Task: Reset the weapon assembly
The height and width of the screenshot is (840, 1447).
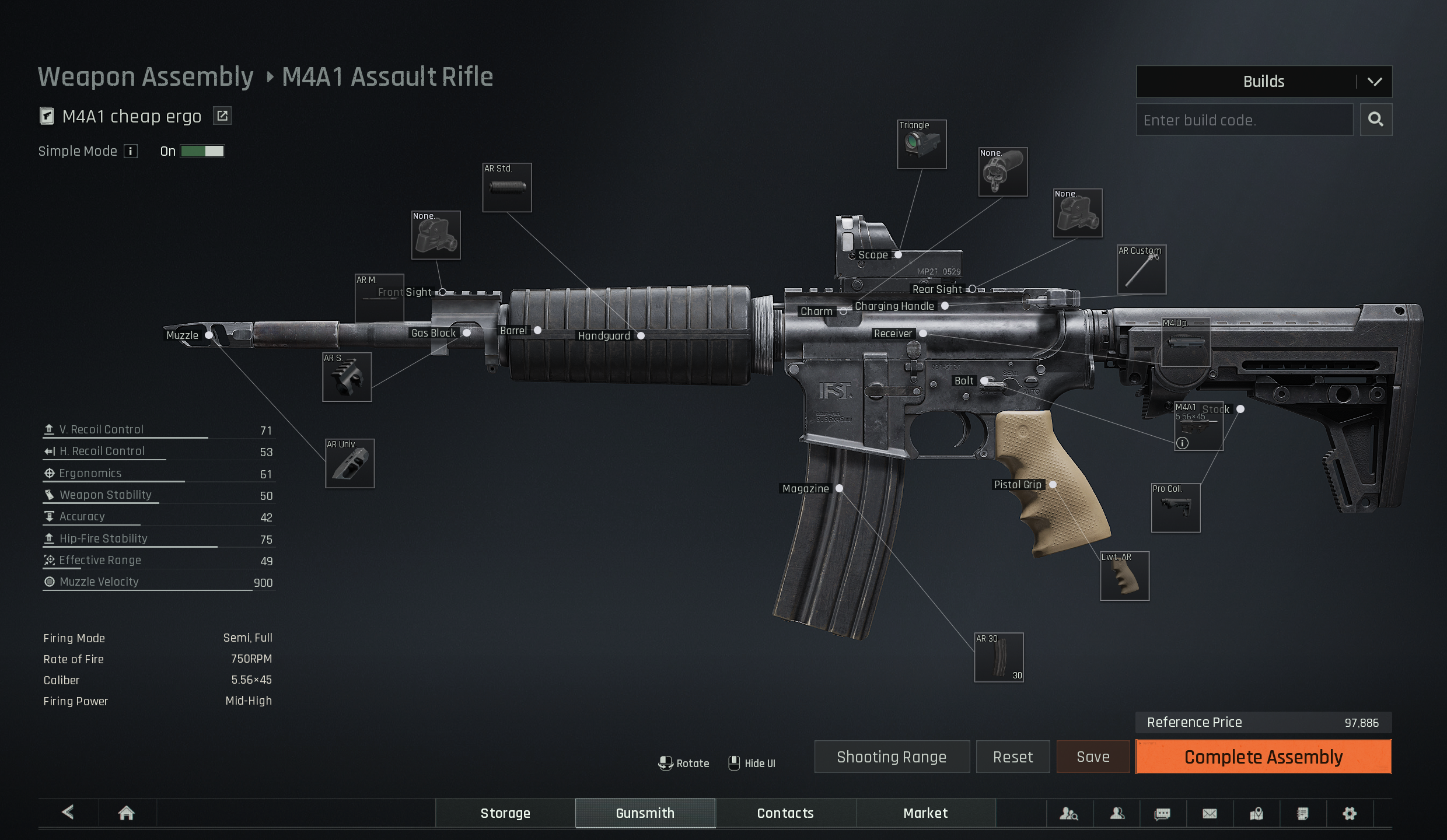Action: click(x=1013, y=757)
